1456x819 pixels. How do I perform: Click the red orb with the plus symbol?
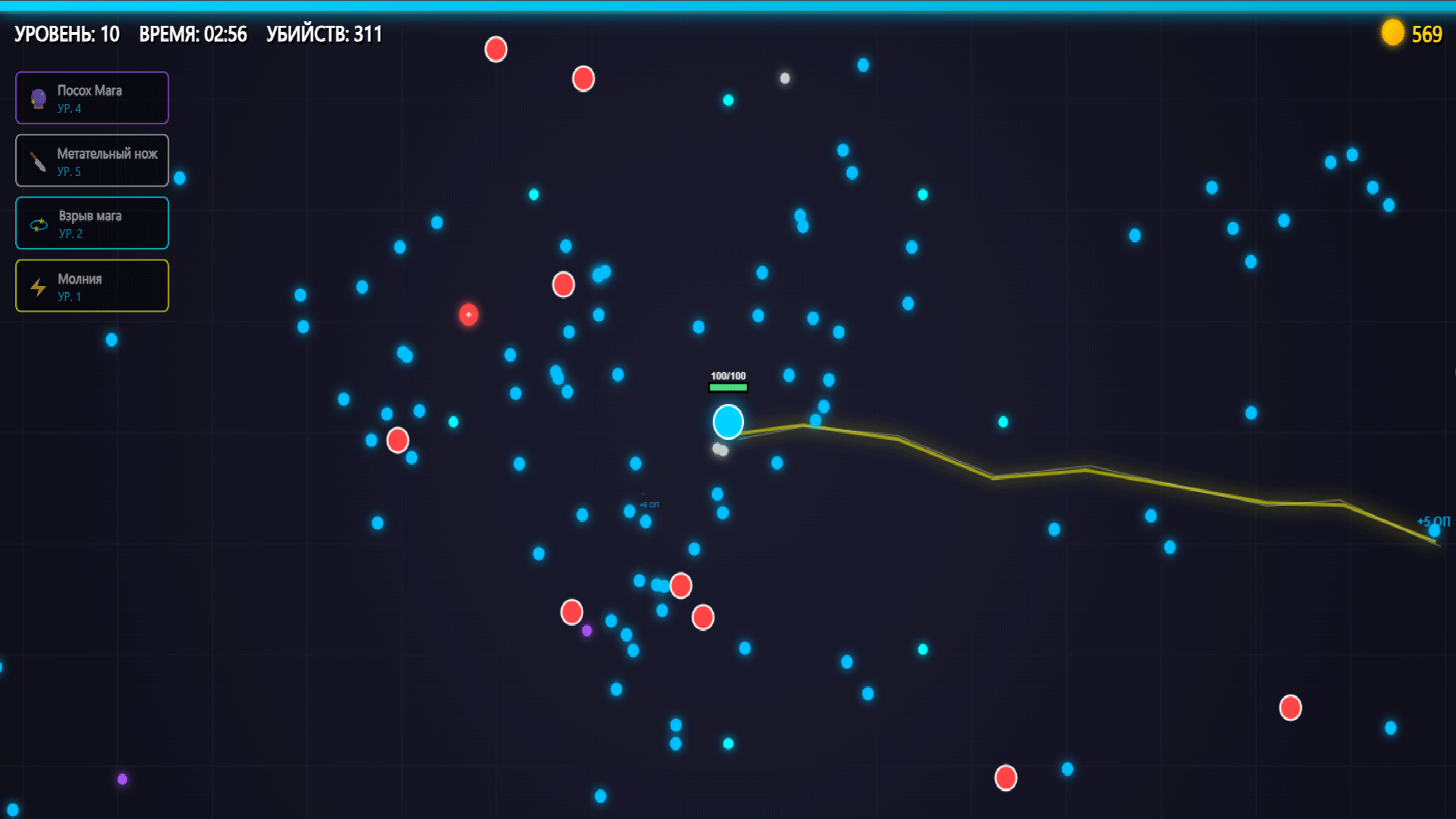point(468,316)
